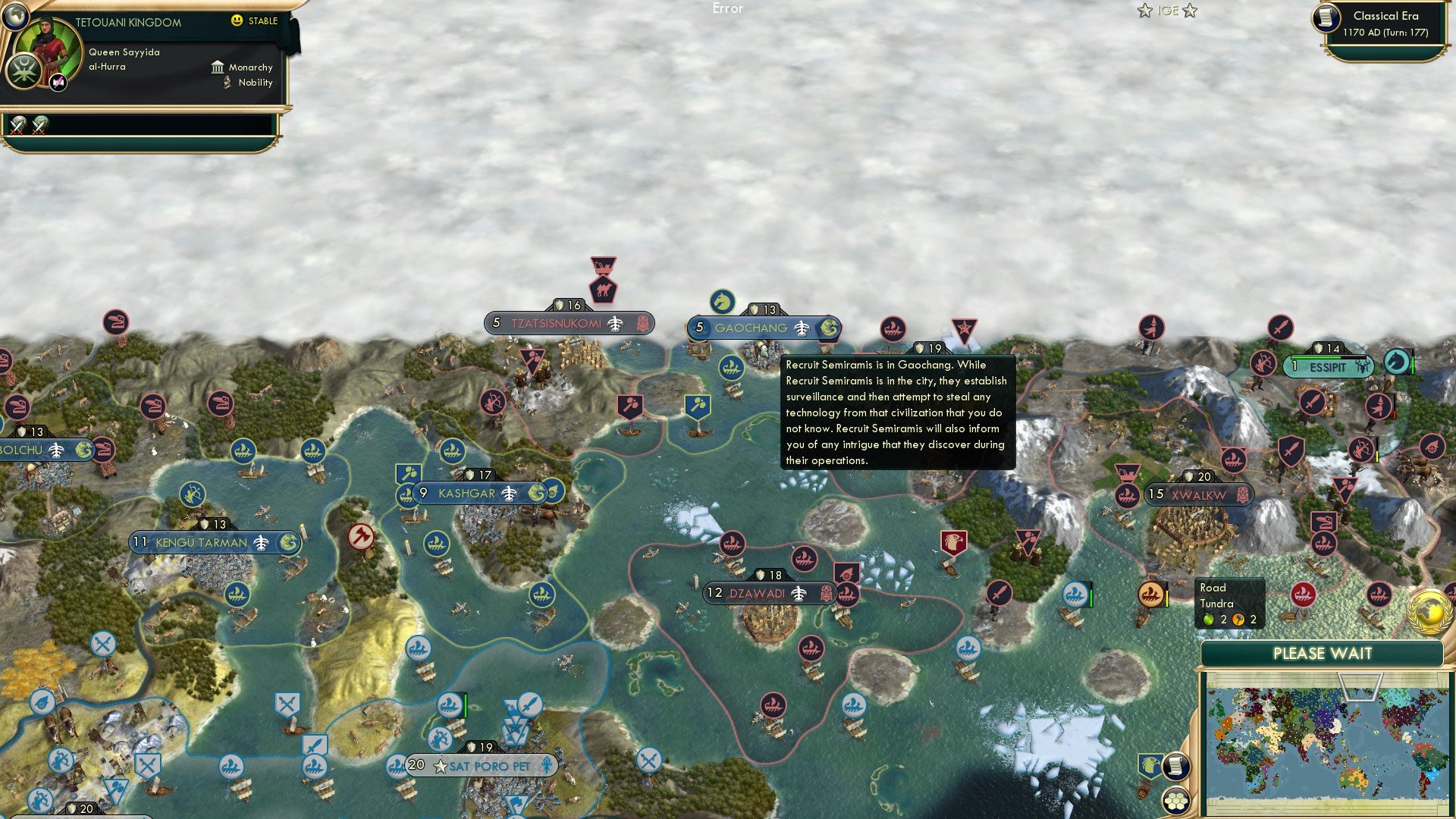Click the Monarchy icon in the leader panel
The image size is (1456, 819).
click(218, 67)
